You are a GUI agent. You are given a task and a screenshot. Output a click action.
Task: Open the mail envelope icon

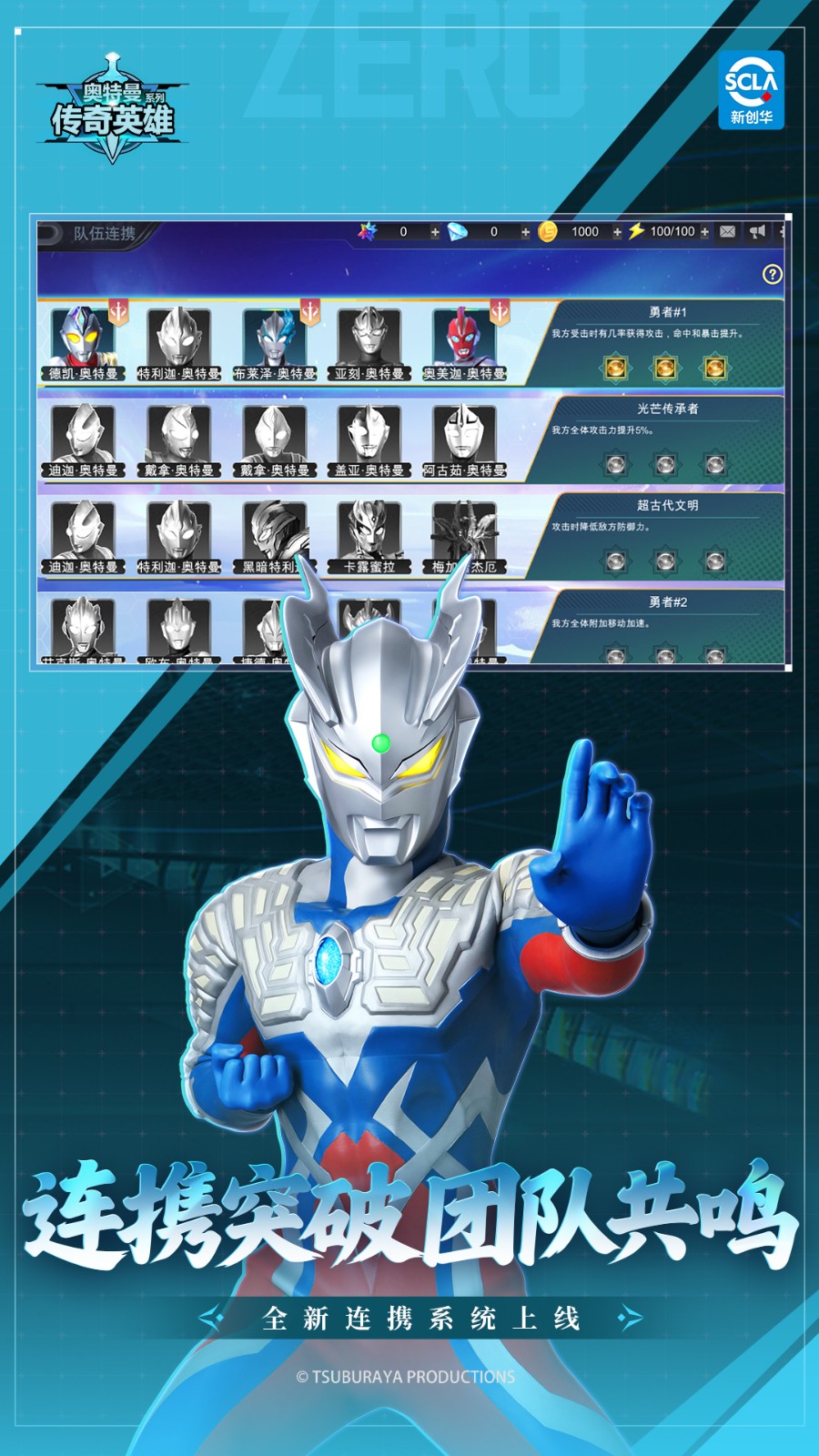point(728,232)
